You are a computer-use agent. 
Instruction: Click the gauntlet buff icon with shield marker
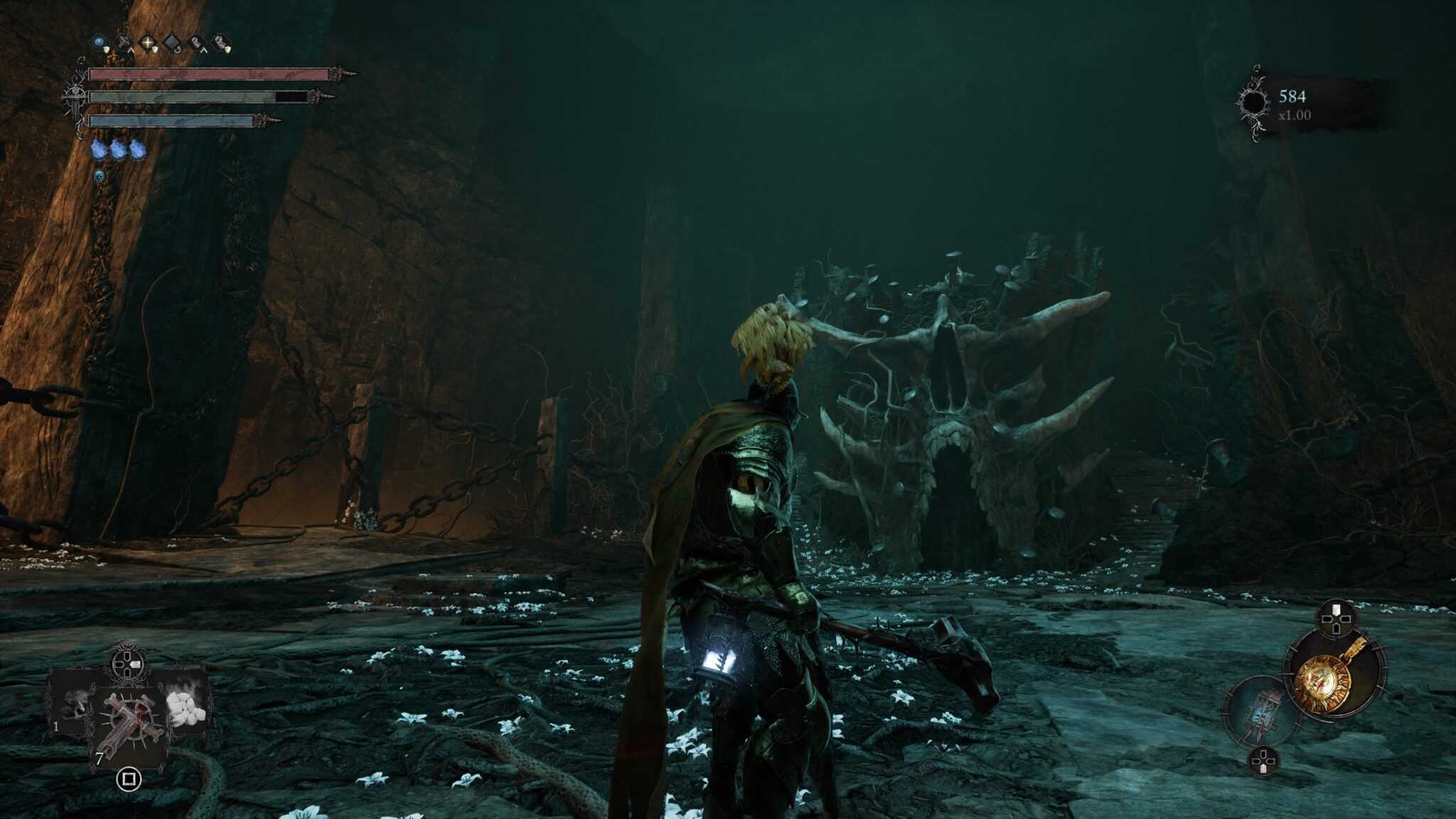tap(221, 42)
